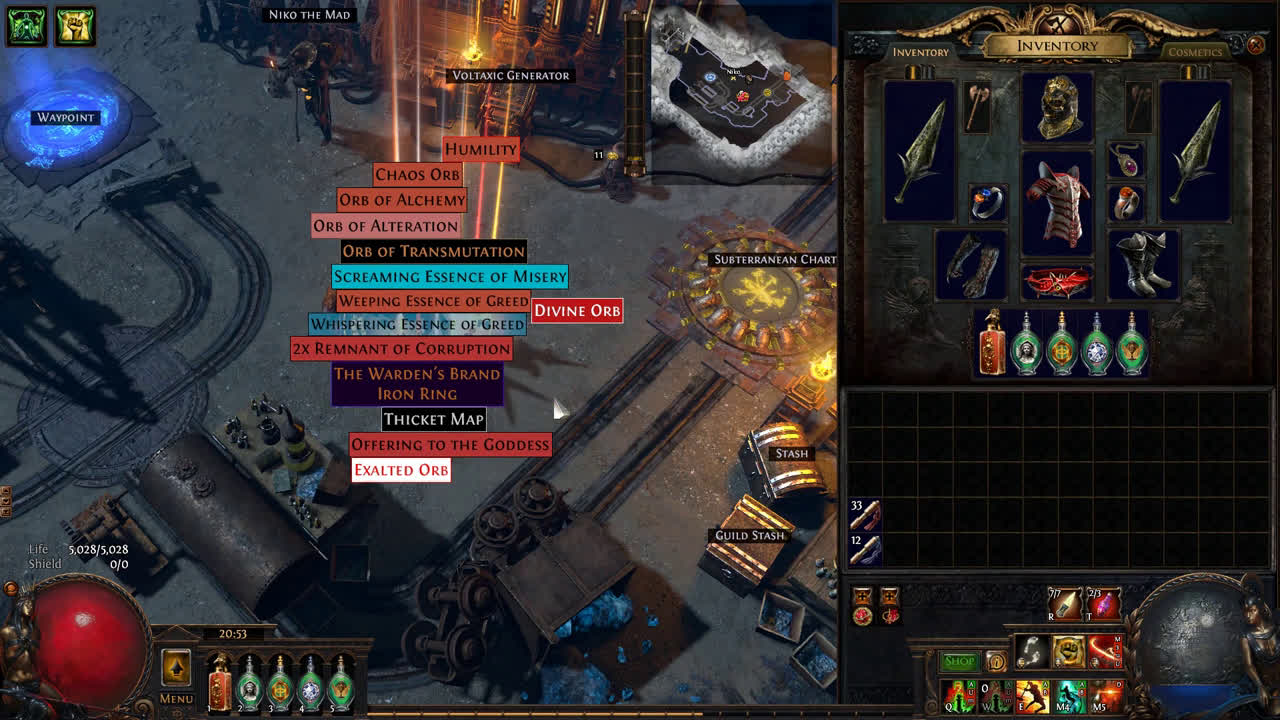Screen dimensions: 1280x720
Task: Select the red flask on hotbar slot 1
Action: (x=219, y=683)
